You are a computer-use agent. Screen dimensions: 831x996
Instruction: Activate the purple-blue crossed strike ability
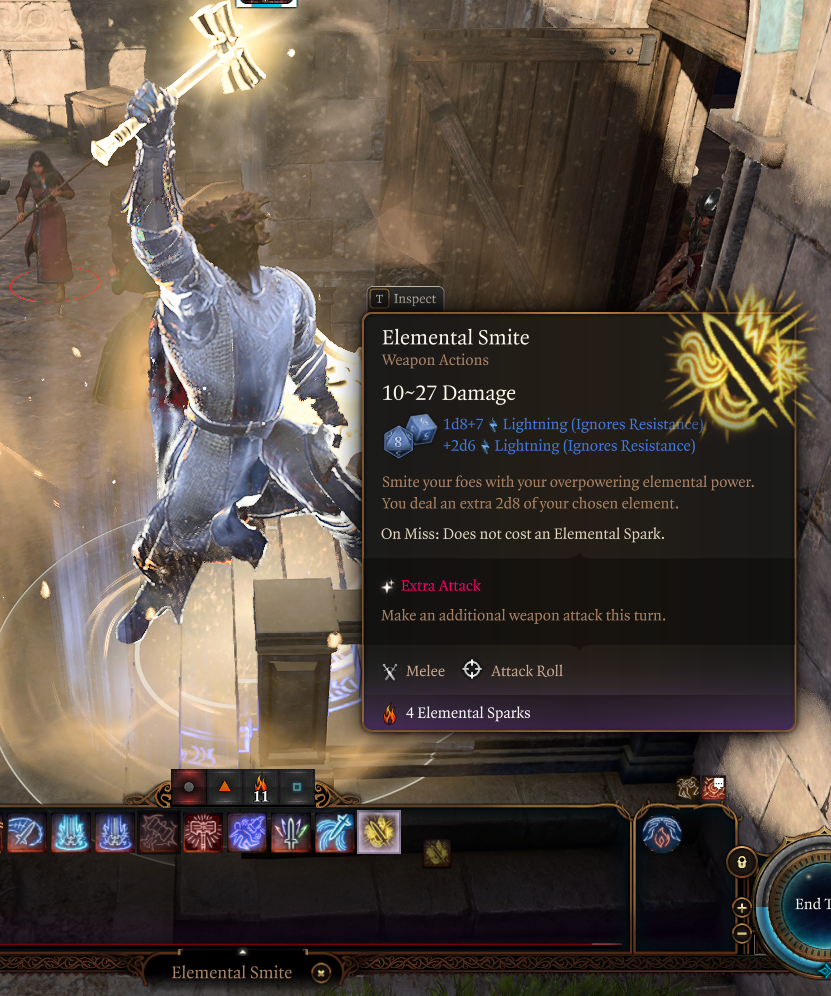247,832
